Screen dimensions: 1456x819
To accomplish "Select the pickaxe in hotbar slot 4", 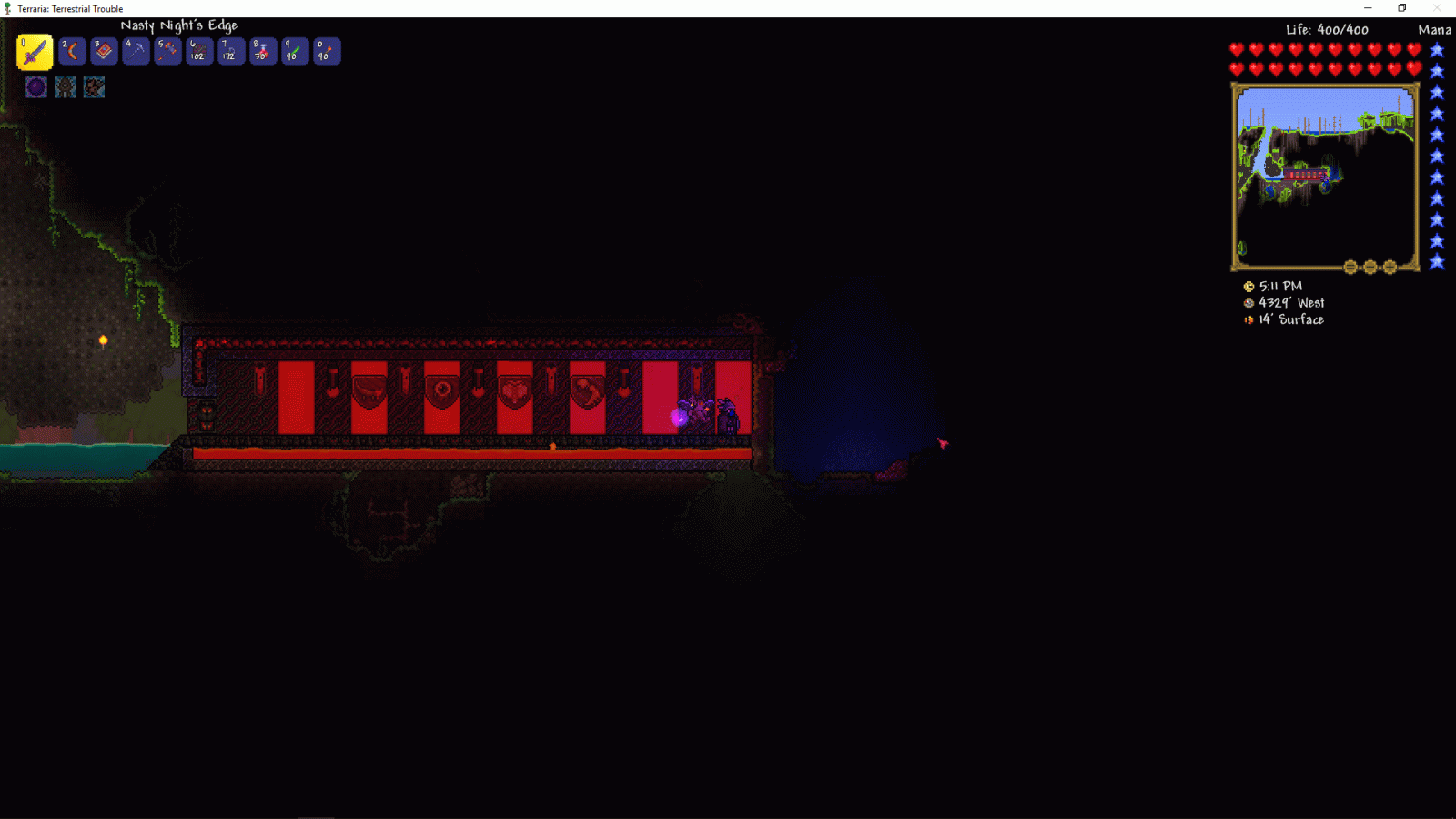I will (x=135, y=51).
